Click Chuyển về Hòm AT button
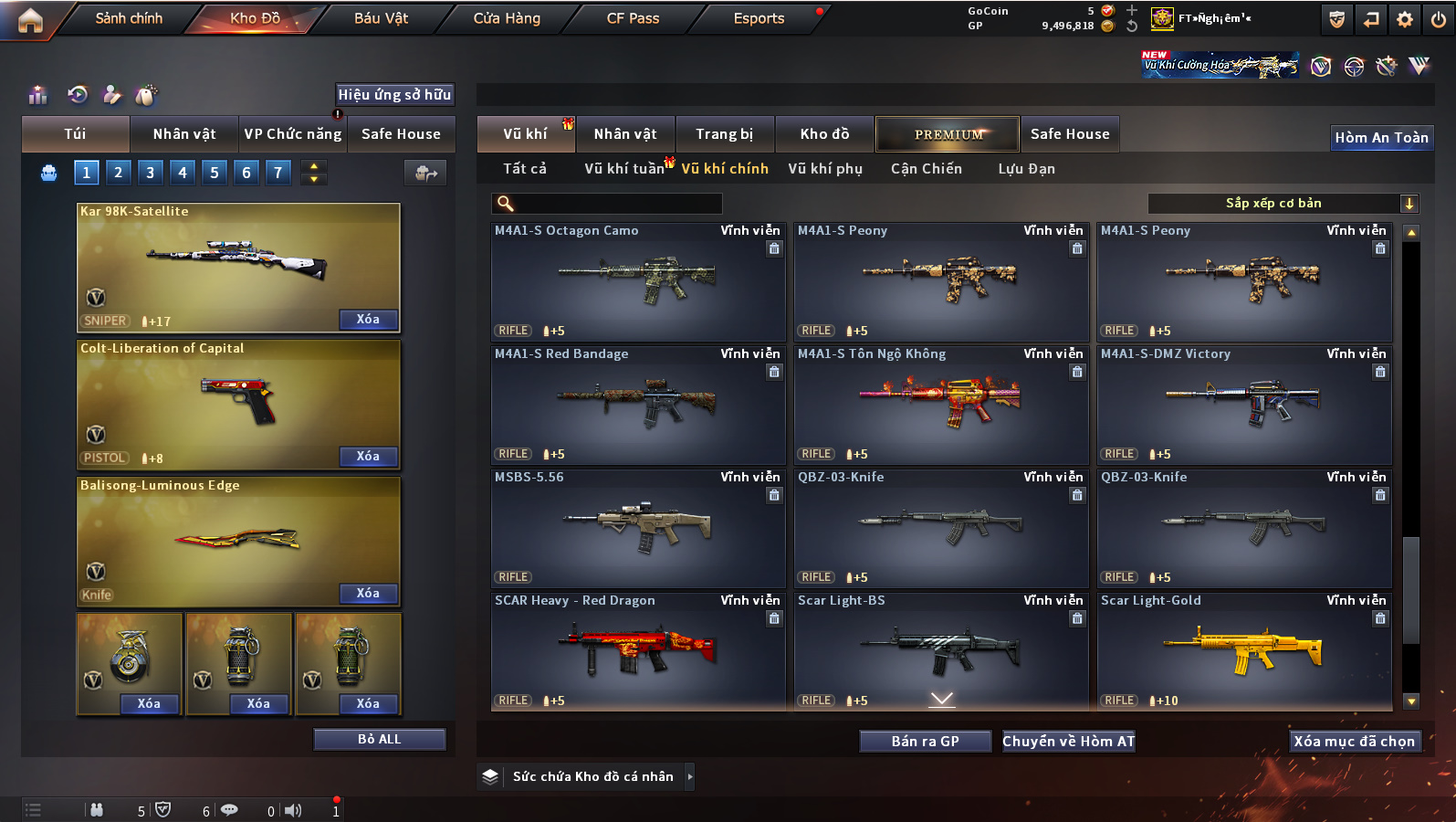 click(x=1068, y=742)
